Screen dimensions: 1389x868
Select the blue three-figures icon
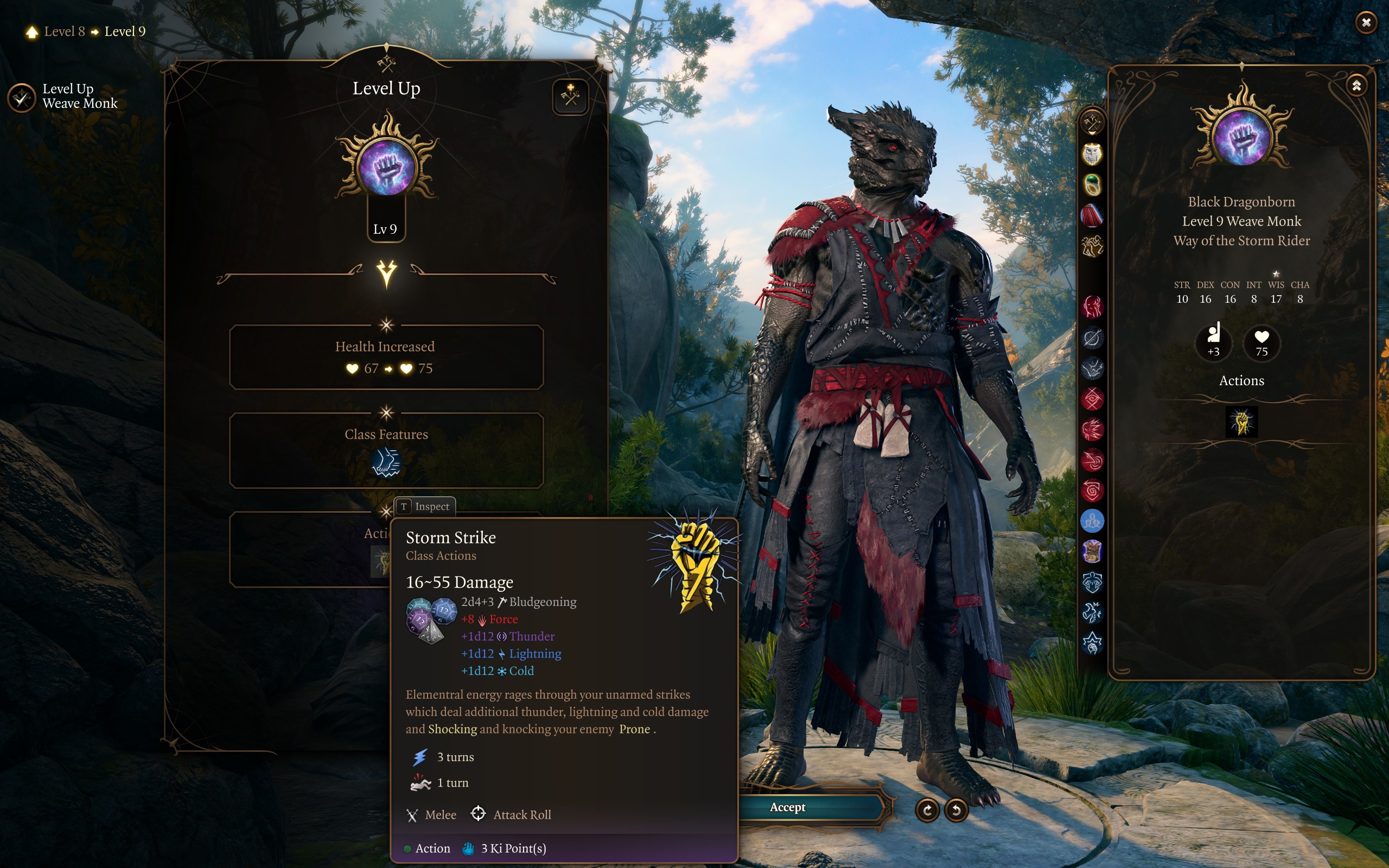[1092, 521]
